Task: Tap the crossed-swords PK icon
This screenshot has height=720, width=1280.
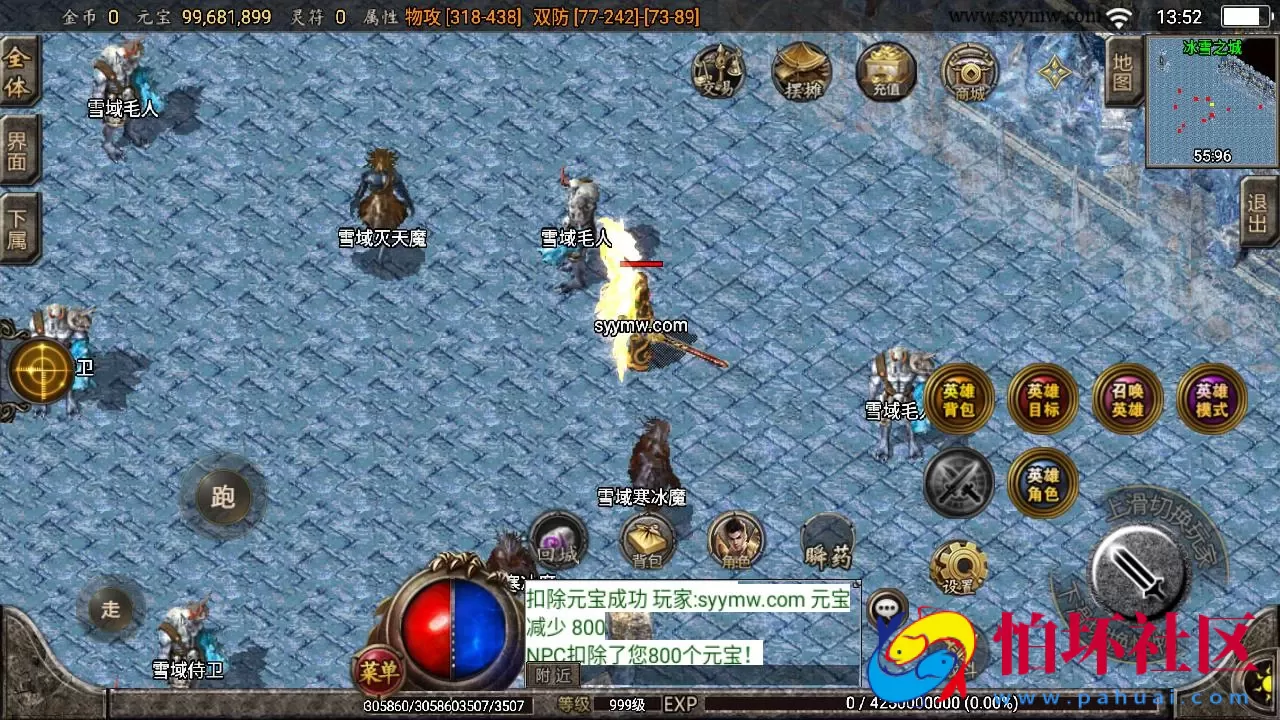Action: [x=958, y=483]
